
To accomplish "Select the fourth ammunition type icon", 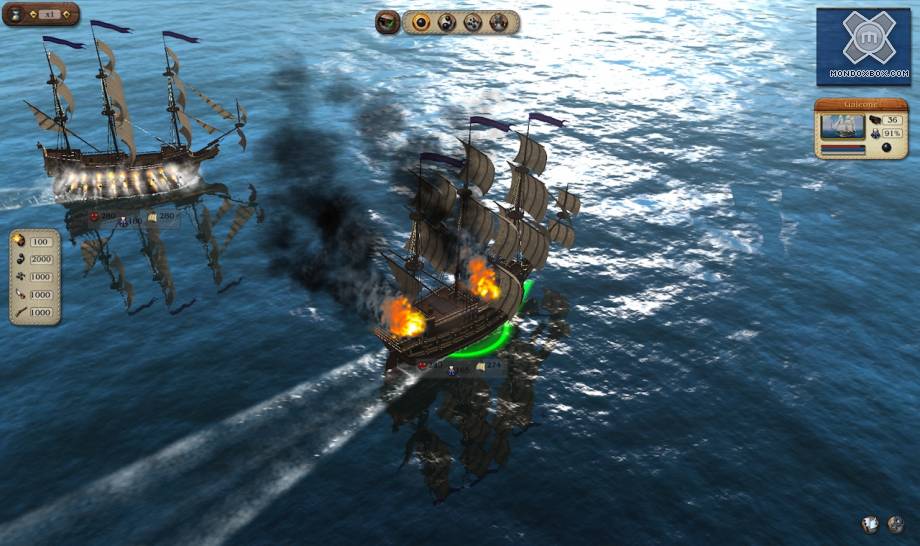I will pos(498,22).
